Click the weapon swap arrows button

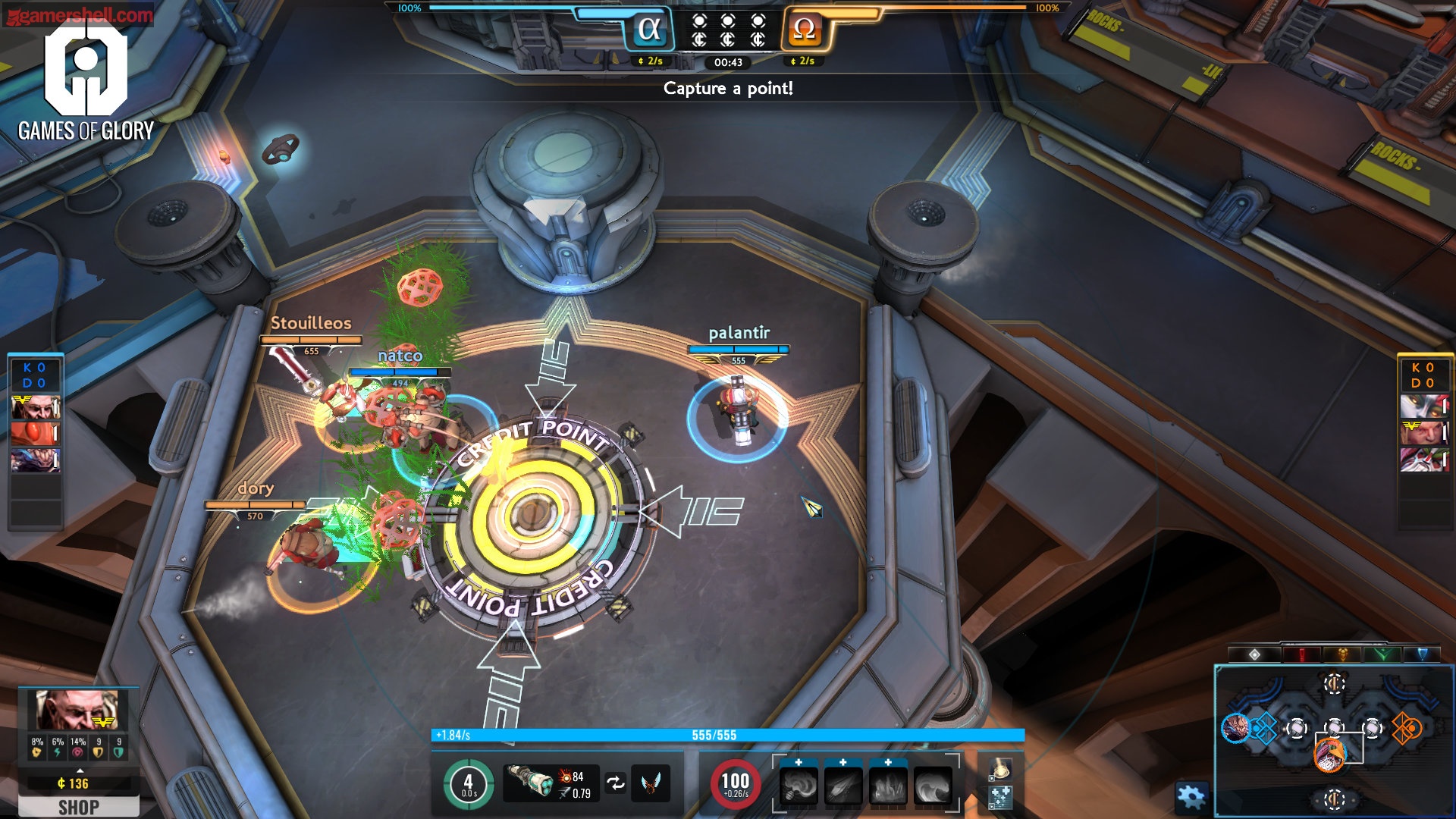coord(616,783)
